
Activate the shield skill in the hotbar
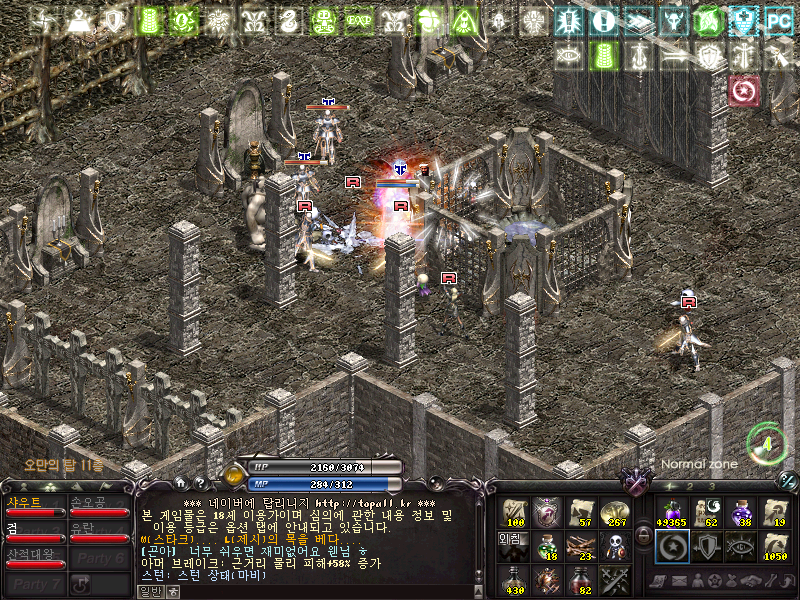[x=706, y=546]
